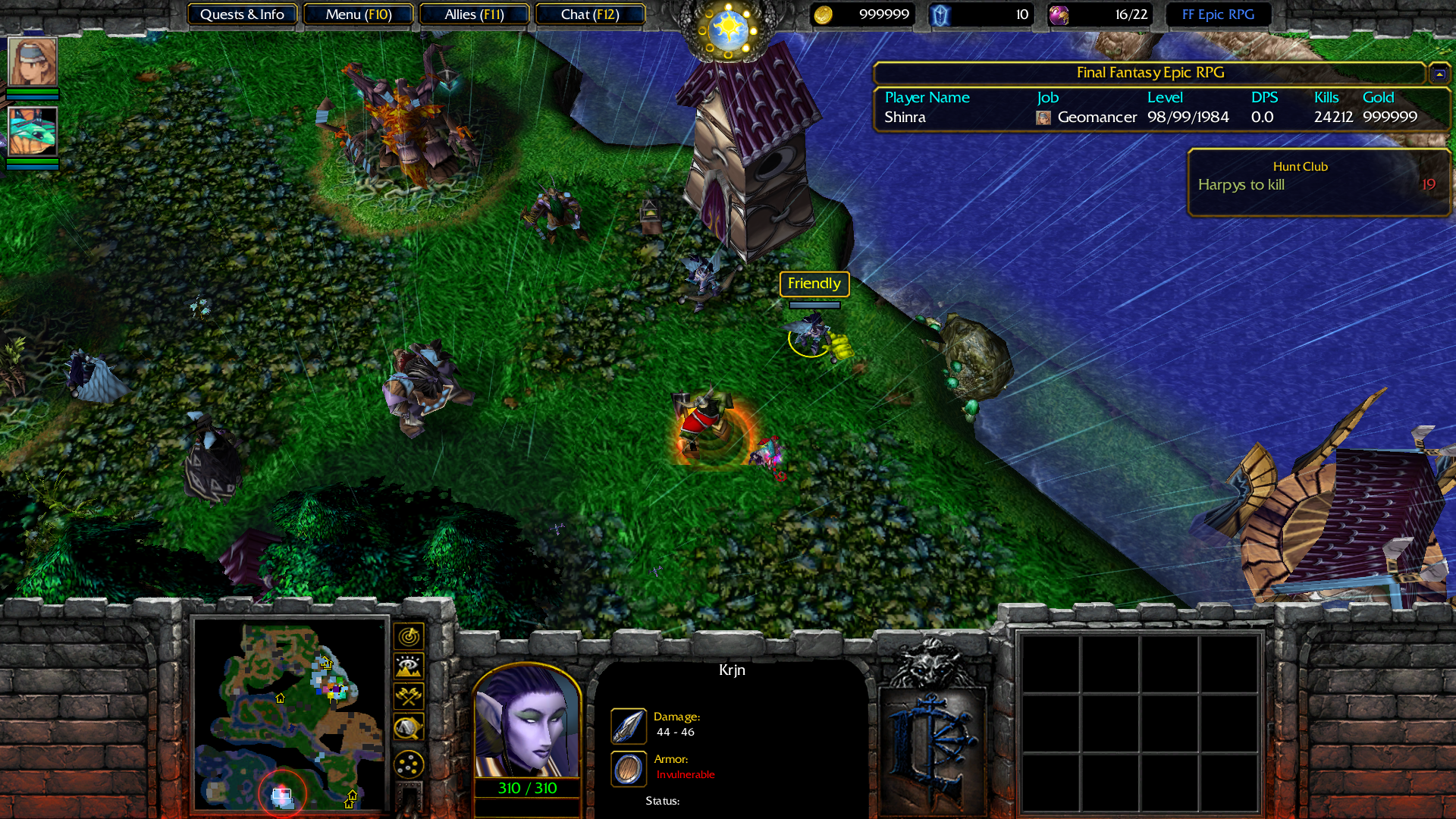Screen dimensions: 1456x819
Task: Toggle enemy unit colors with crossed axes button
Action: pyautogui.click(x=408, y=695)
